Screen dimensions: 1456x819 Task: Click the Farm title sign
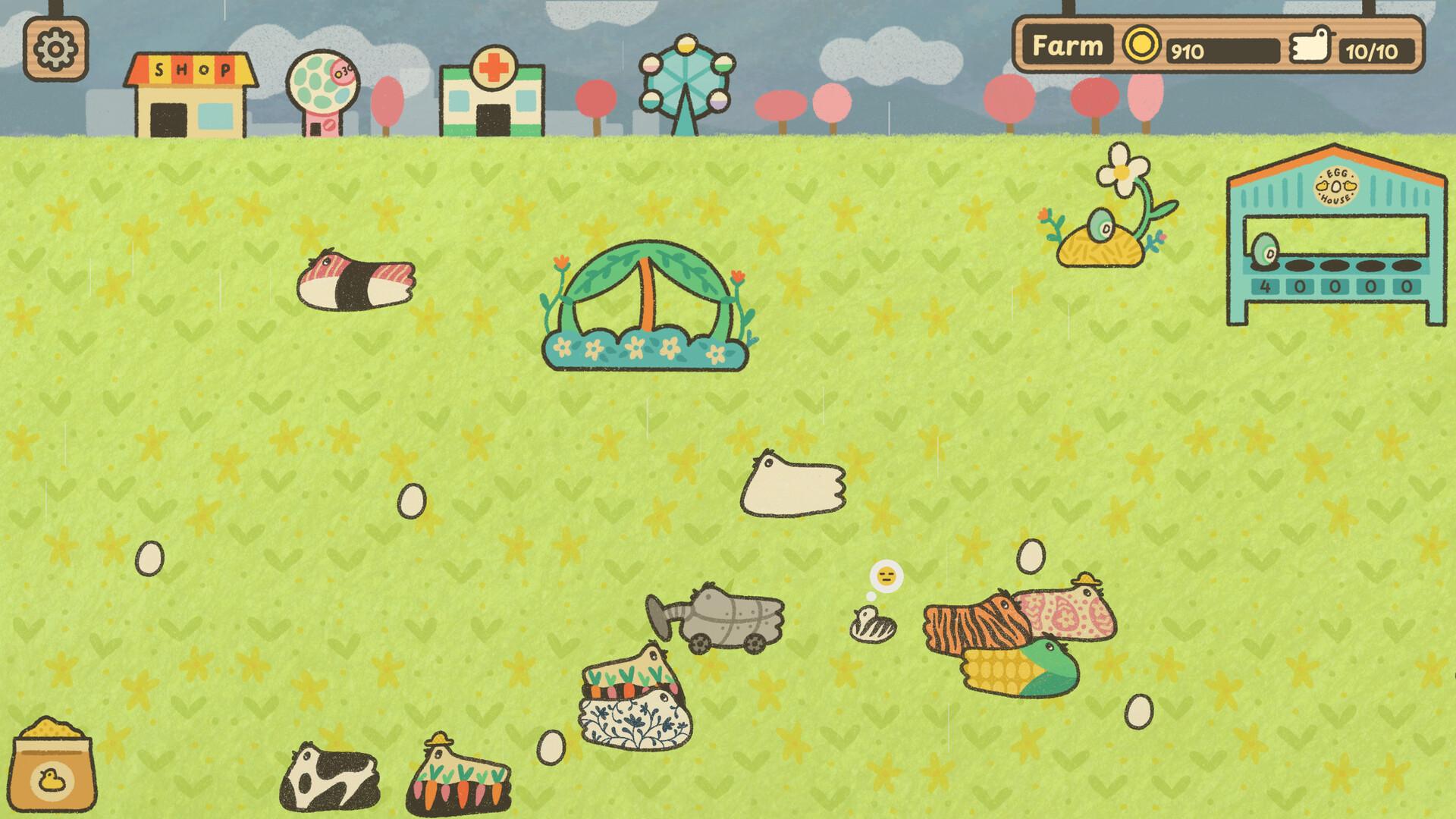pos(1067,45)
